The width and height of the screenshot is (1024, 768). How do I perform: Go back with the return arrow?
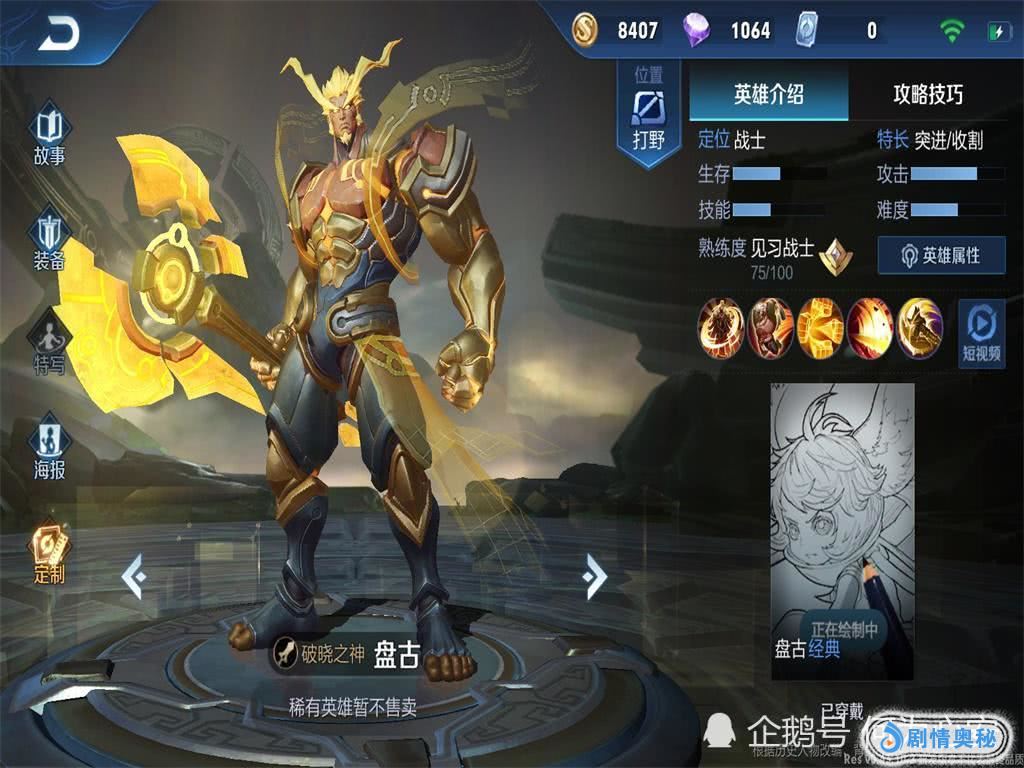[x=60, y=35]
